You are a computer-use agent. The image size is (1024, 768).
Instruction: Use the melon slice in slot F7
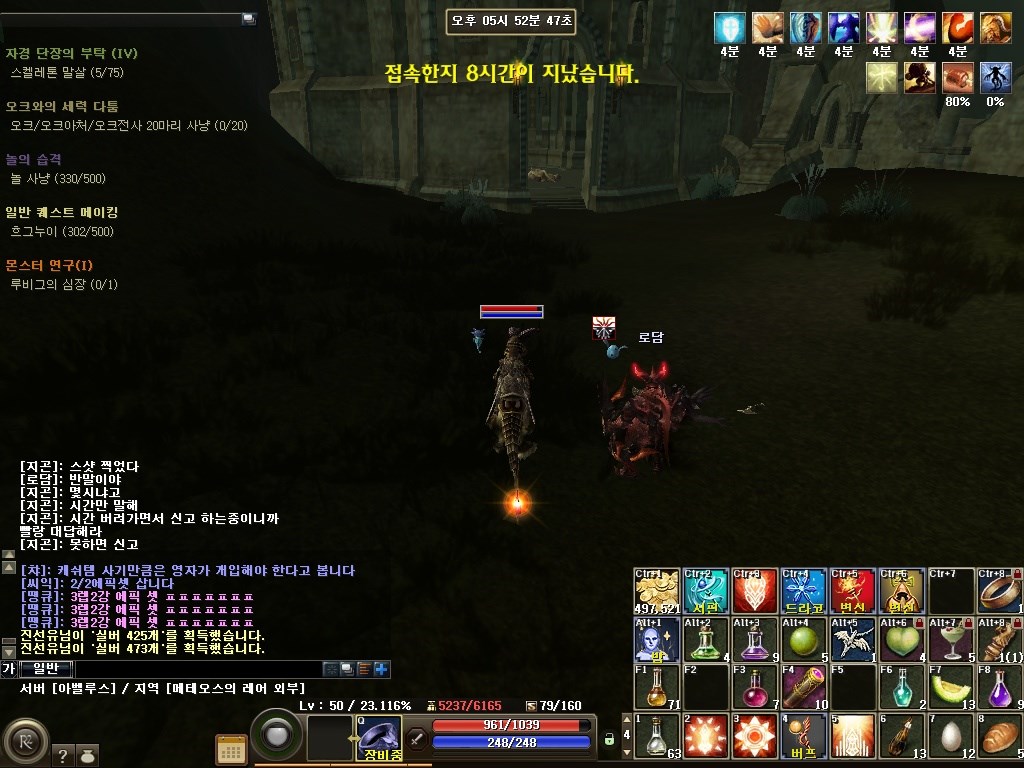click(950, 687)
